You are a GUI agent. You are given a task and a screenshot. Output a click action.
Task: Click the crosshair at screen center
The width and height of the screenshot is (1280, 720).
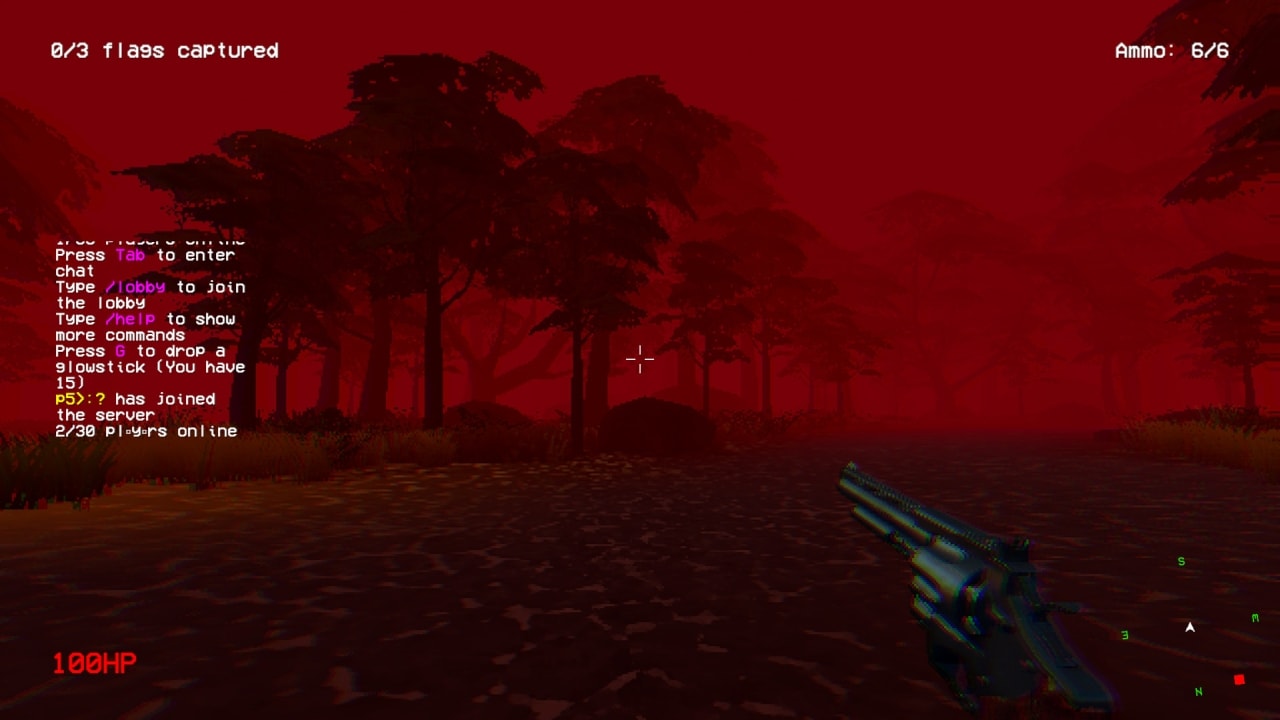(x=639, y=358)
